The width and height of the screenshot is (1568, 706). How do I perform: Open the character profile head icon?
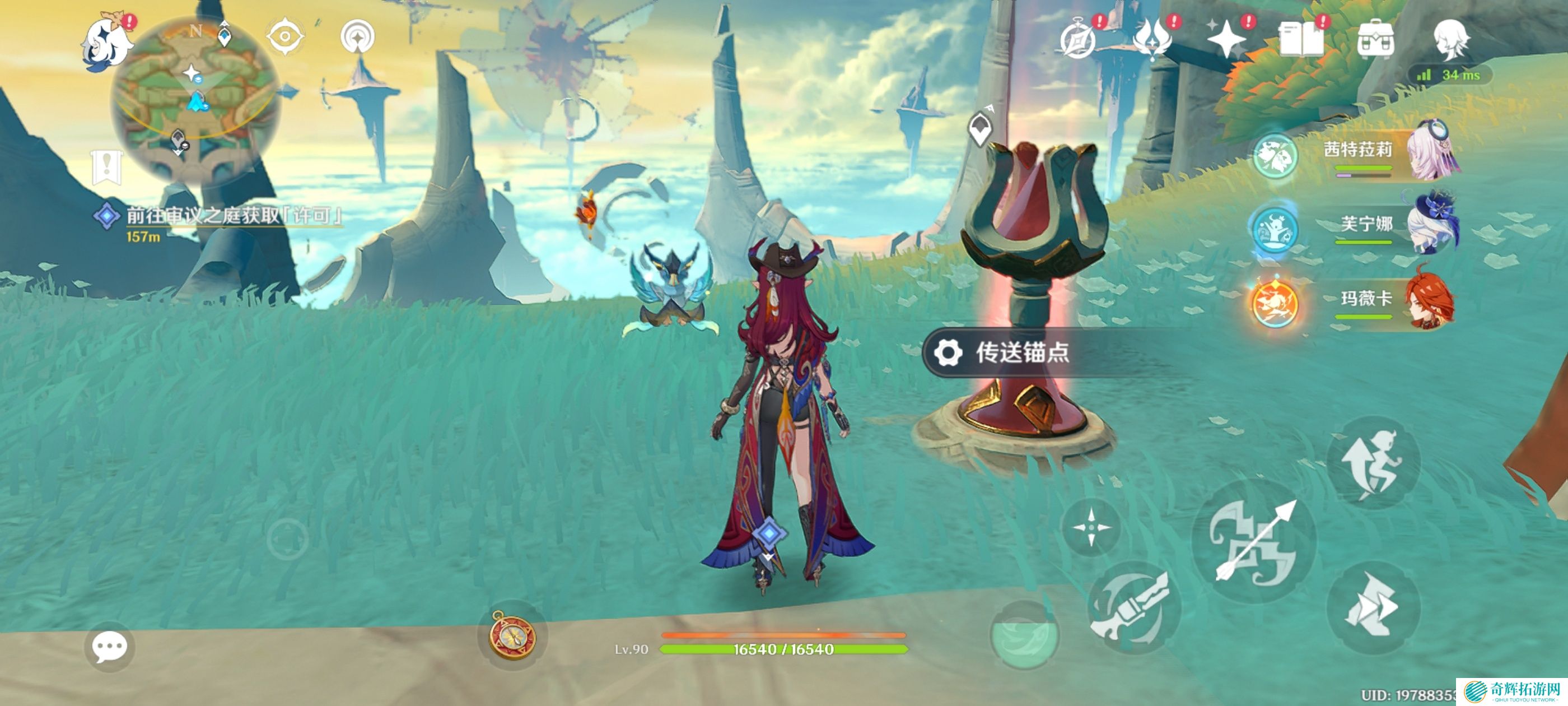[x=1451, y=40]
